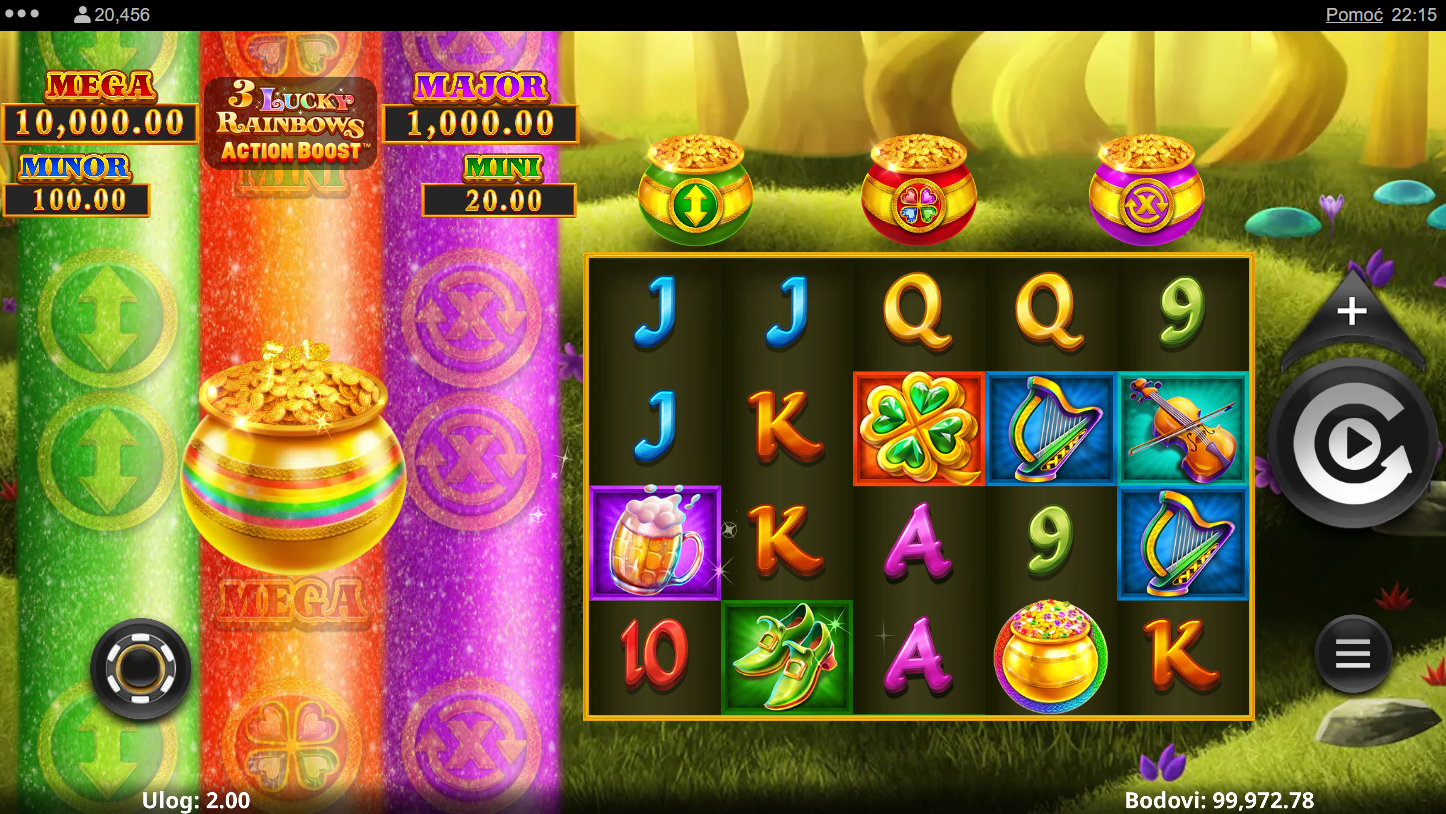Image resolution: width=1446 pixels, height=814 pixels.
Task: Open turbo options with the plus arrow
Action: tap(1351, 312)
